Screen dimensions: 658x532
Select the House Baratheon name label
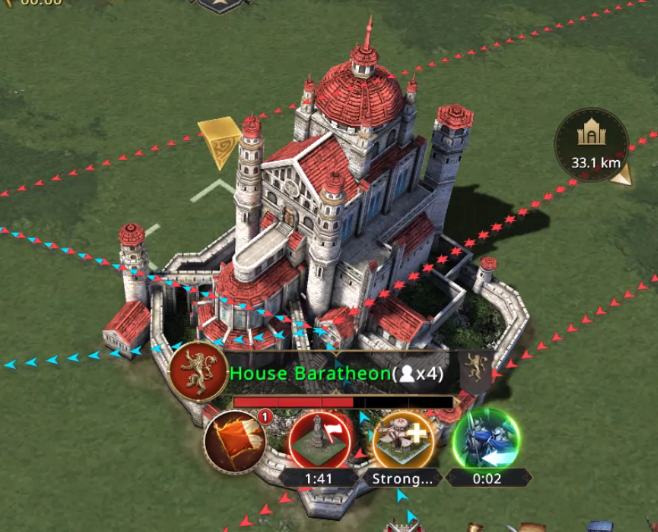coord(310,374)
